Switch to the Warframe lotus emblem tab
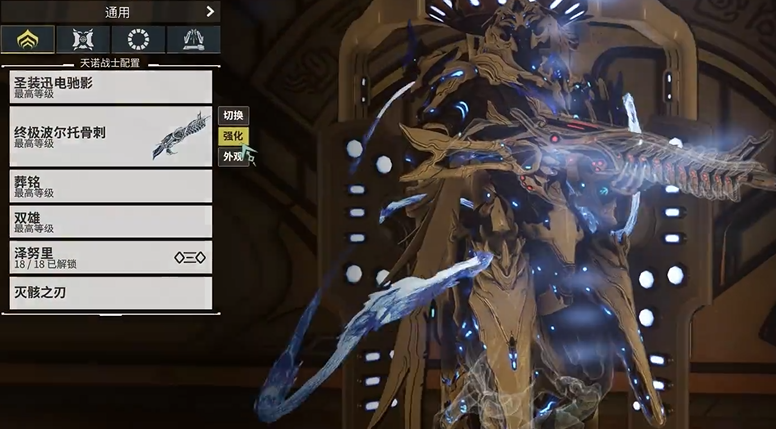This screenshot has width=776, height=429. 28,39
